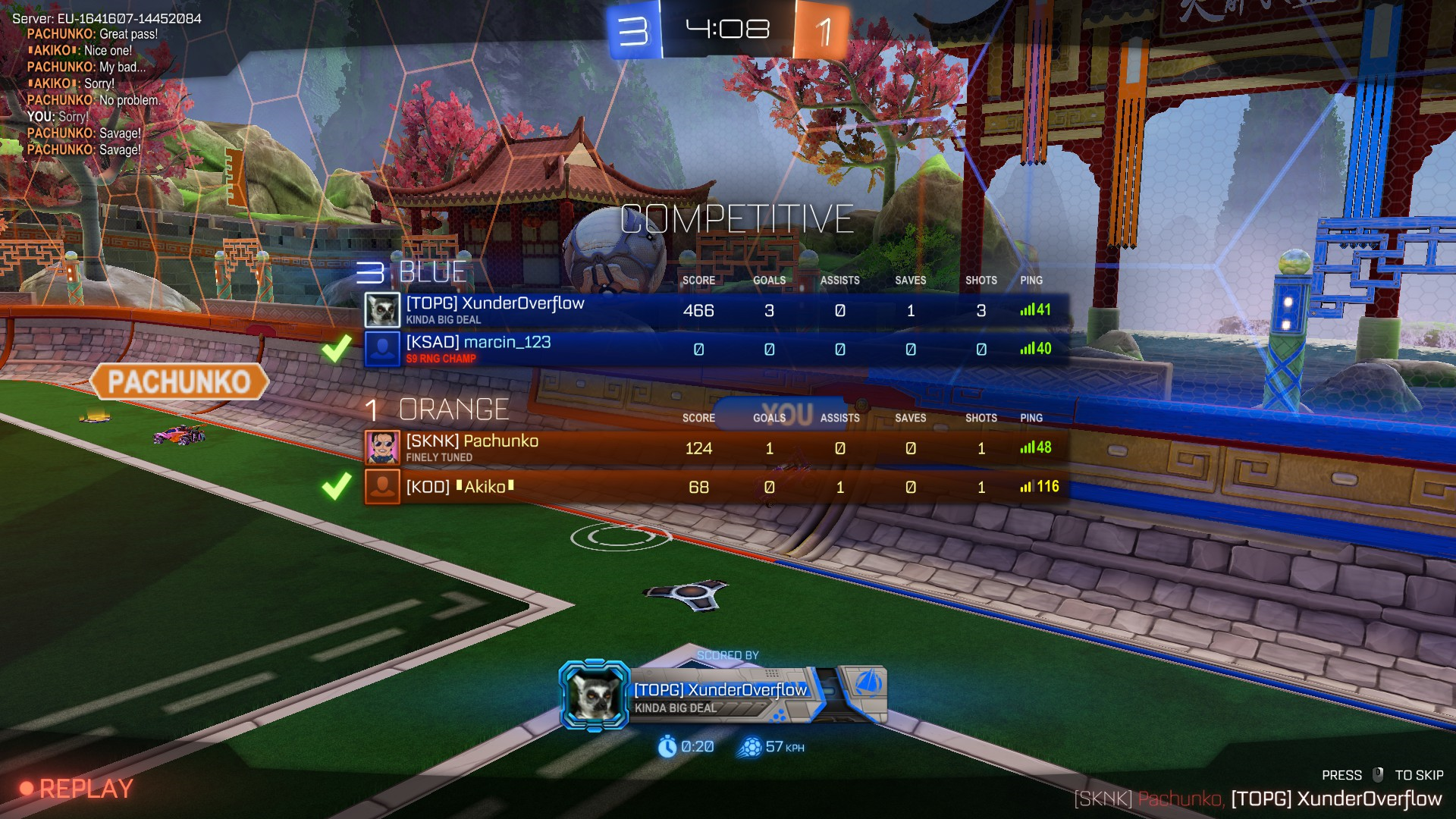Pick Akiko's scoreboard row
Image resolution: width=1456 pixels, height=819 pixels.
coord(716,487)
